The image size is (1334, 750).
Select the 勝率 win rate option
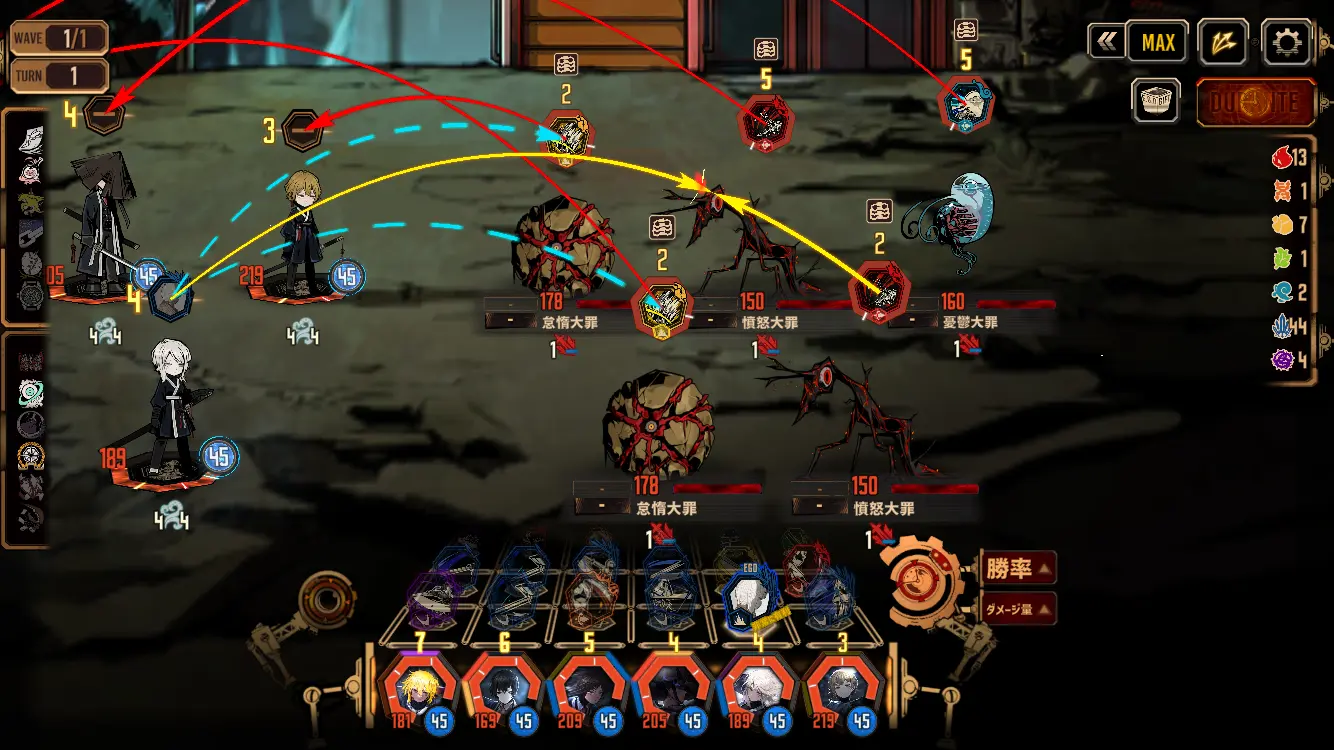(1017, 569)
